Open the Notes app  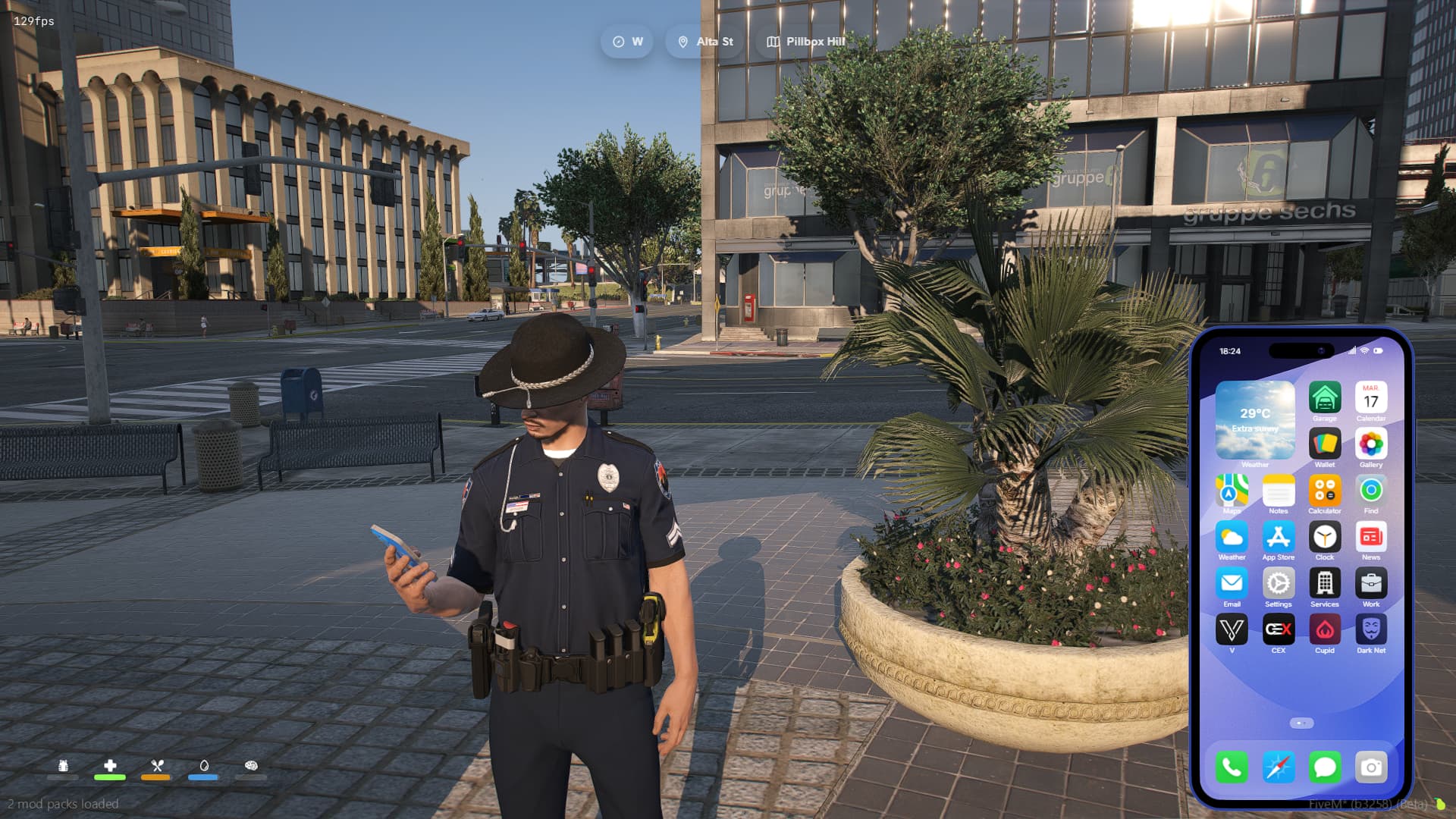pos(1278,491)
